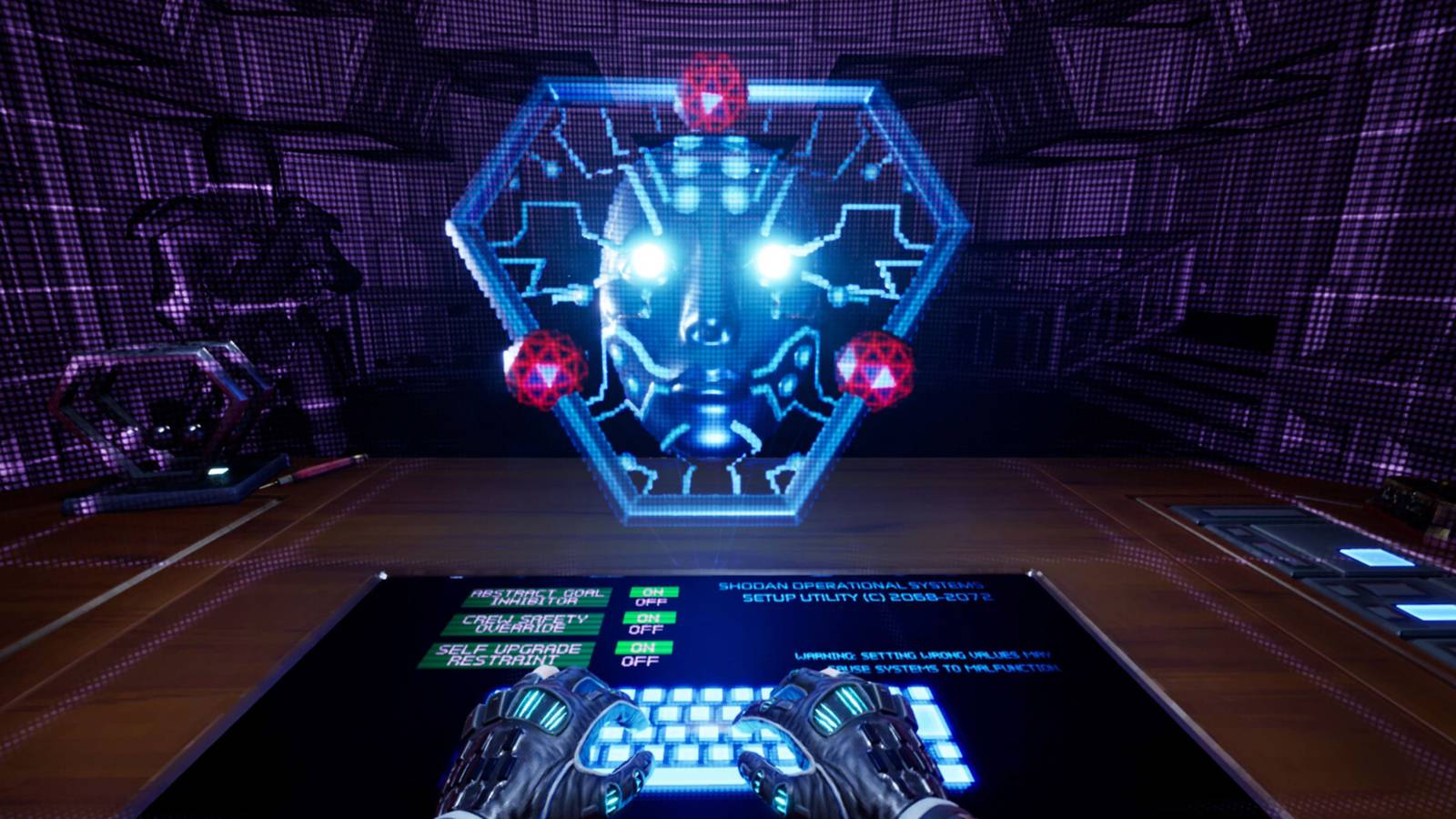Select the green Crew Safety Override label panel

528,626
